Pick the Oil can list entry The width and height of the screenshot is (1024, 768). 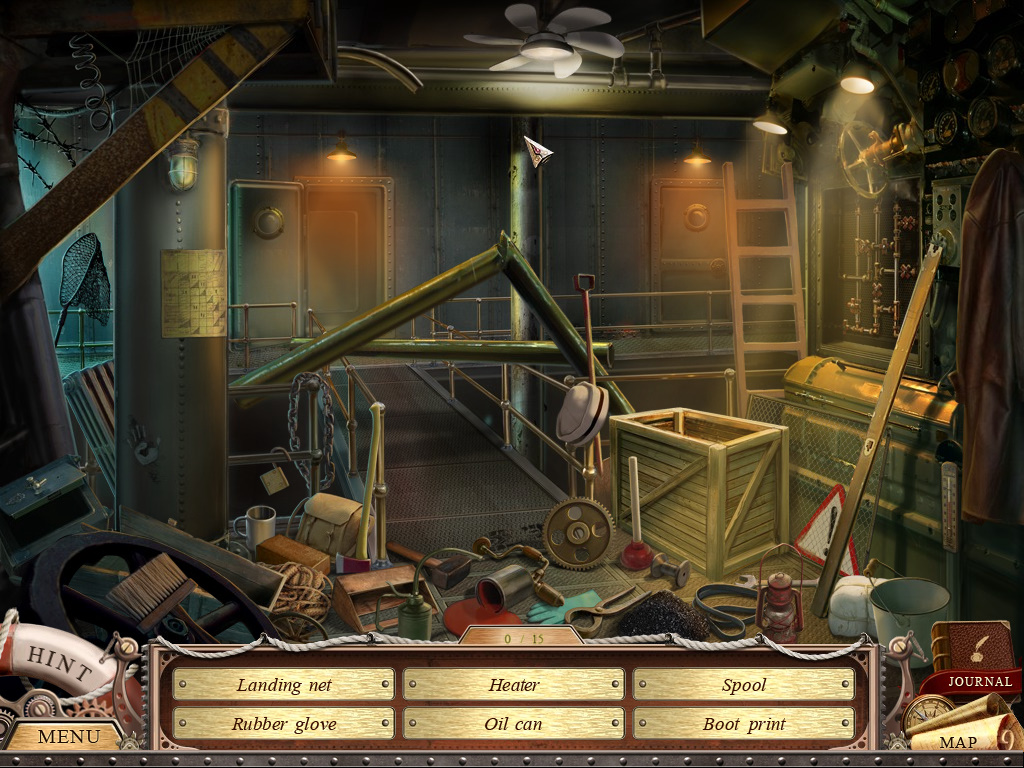[513, 724]
